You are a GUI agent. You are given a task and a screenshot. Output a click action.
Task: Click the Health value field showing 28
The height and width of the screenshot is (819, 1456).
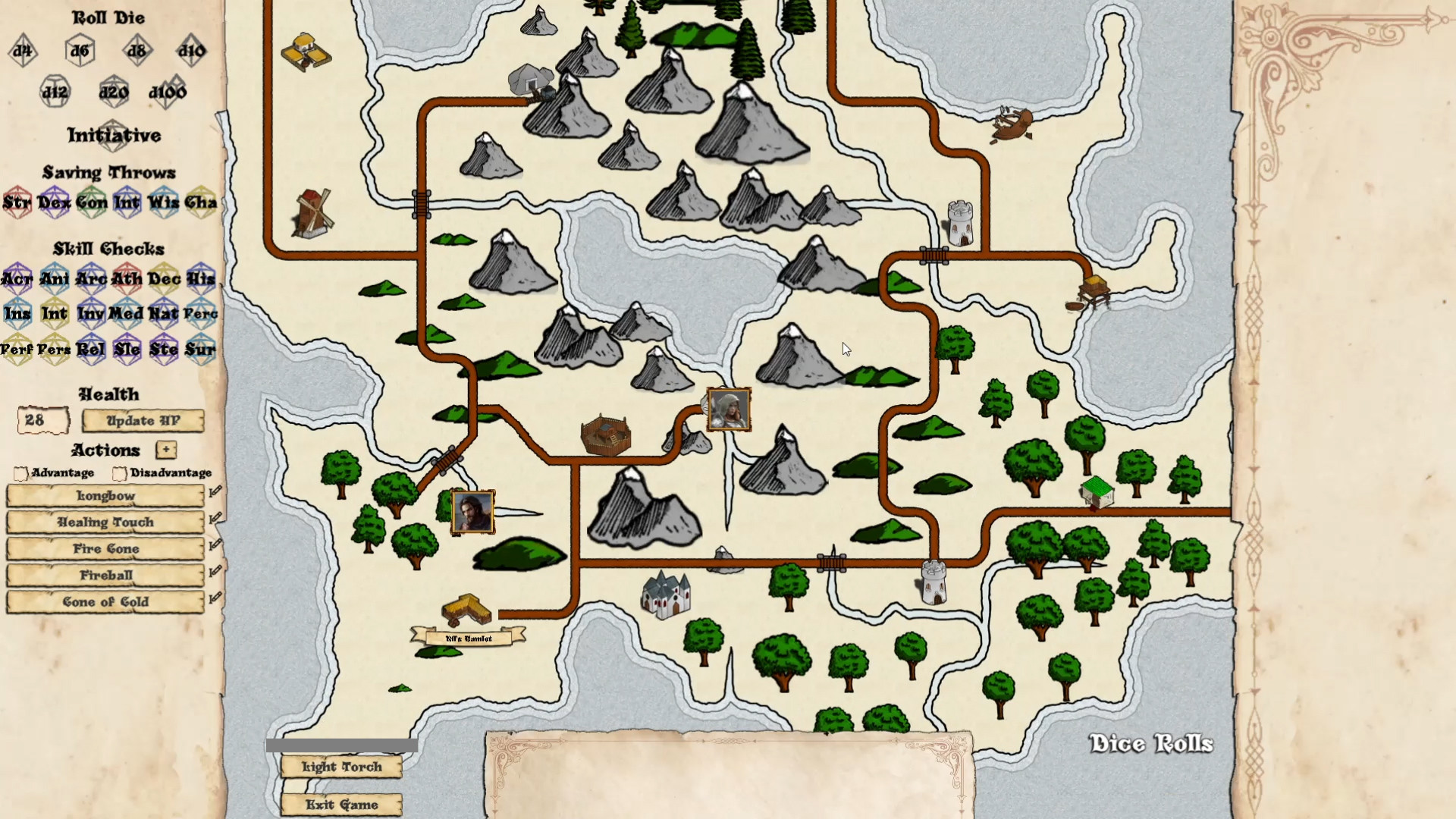(42, 420)
